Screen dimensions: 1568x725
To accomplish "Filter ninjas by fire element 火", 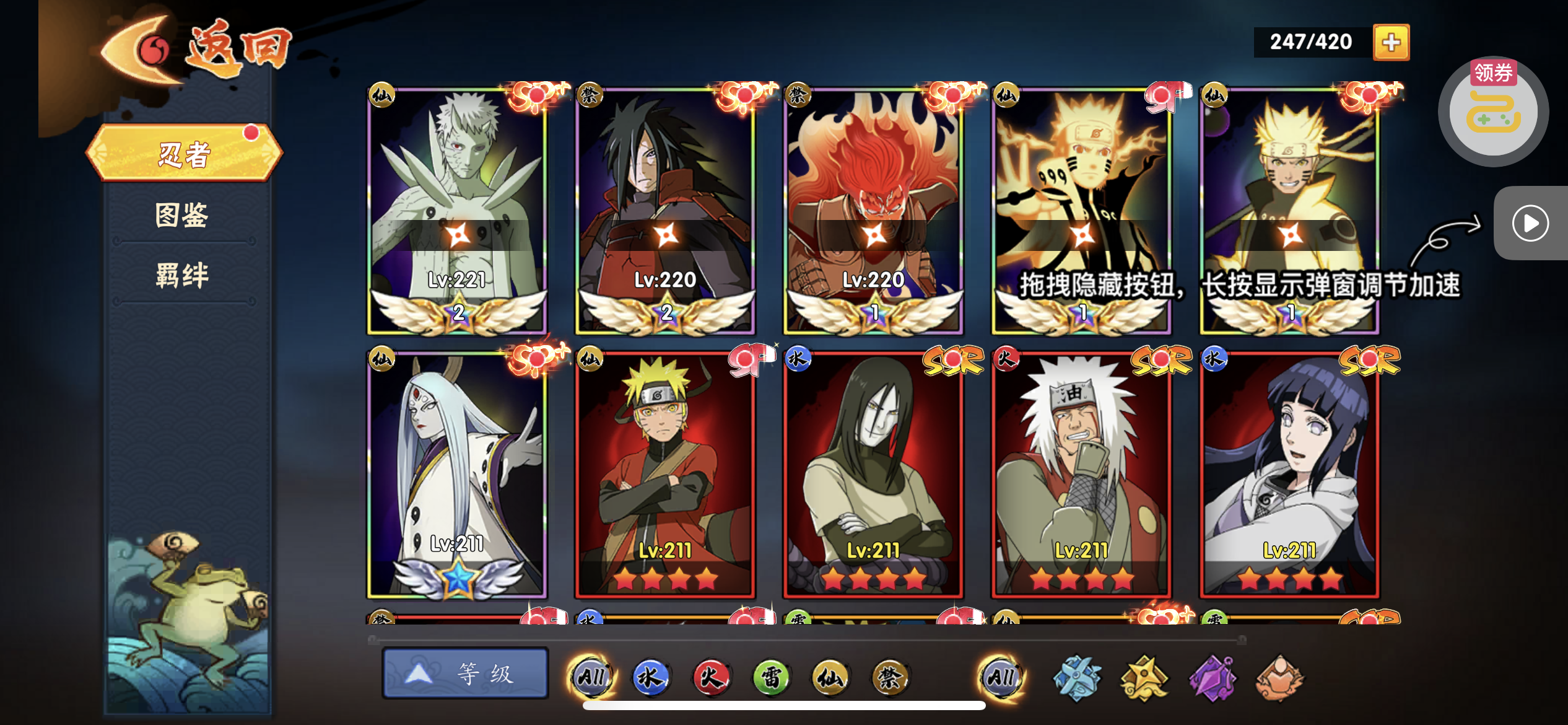I will [x=710, y=677].
